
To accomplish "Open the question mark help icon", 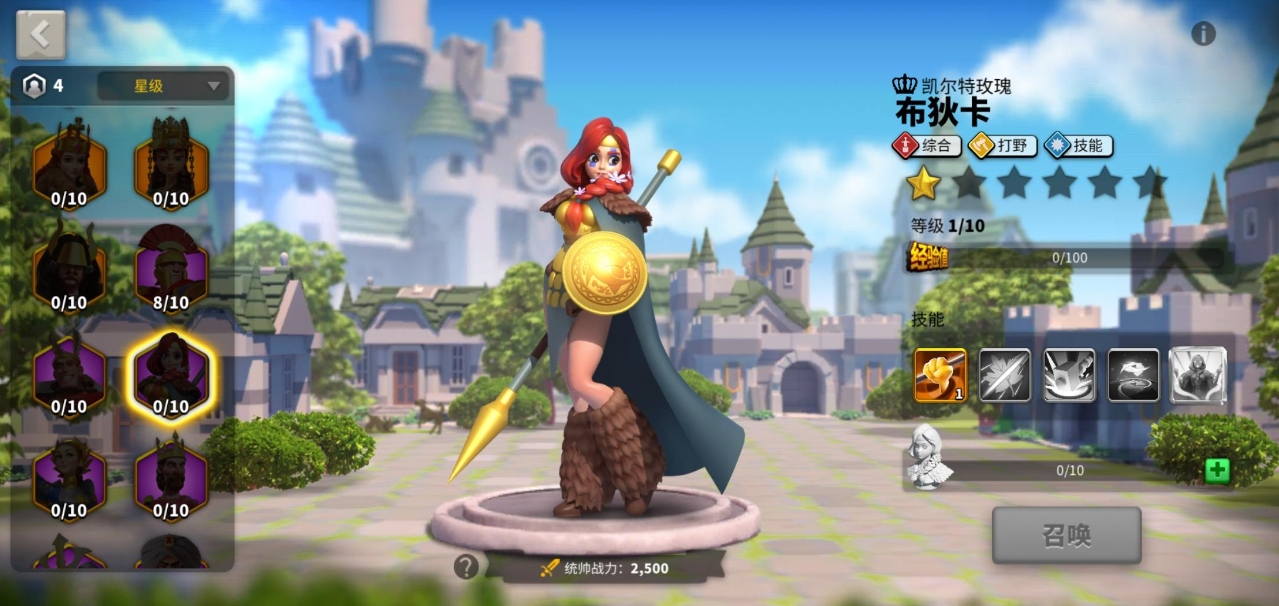I will (x=466, y=567).
